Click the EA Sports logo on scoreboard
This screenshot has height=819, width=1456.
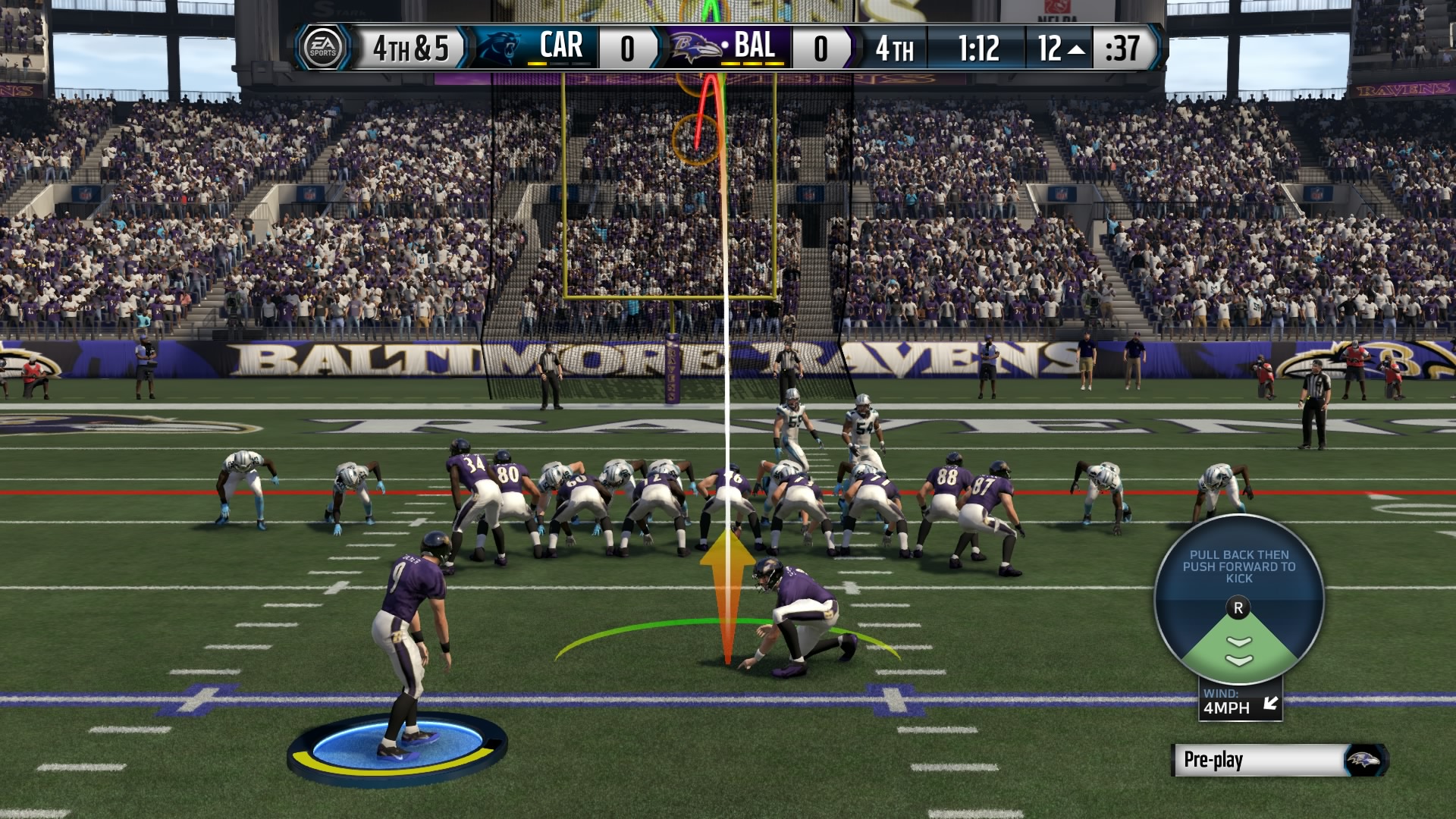[322, 48]
